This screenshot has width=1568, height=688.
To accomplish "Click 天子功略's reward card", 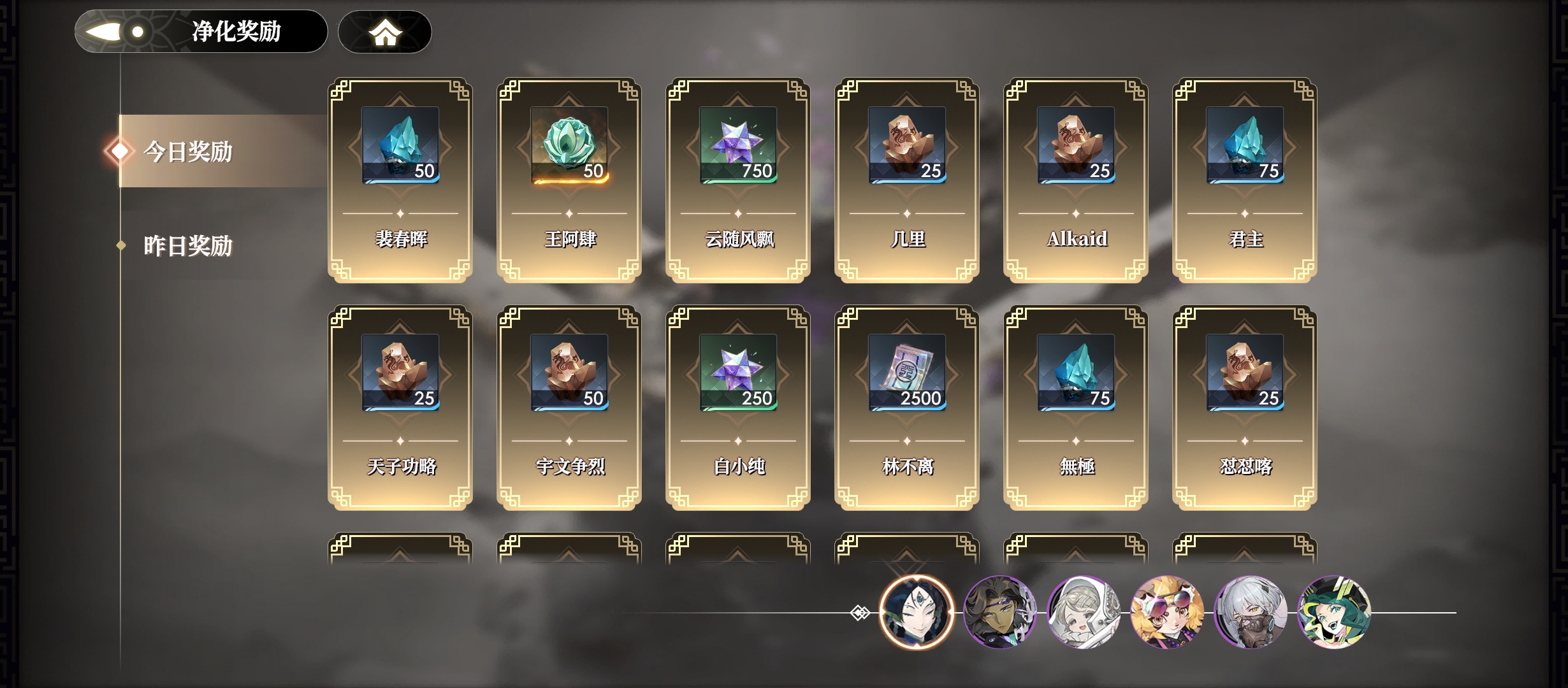I will [x=400, y=407].
